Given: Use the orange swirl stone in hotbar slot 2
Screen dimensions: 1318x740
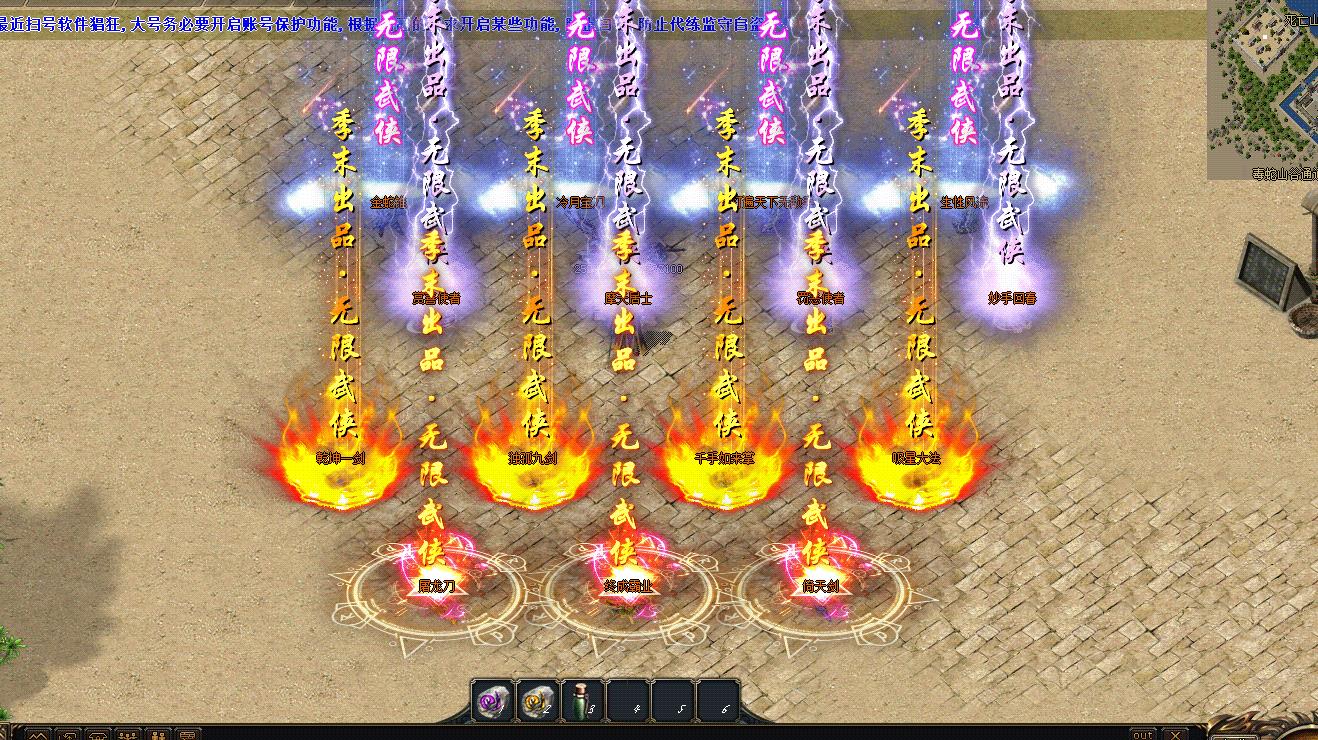Looking at the screenshot, I should (538, 701).
